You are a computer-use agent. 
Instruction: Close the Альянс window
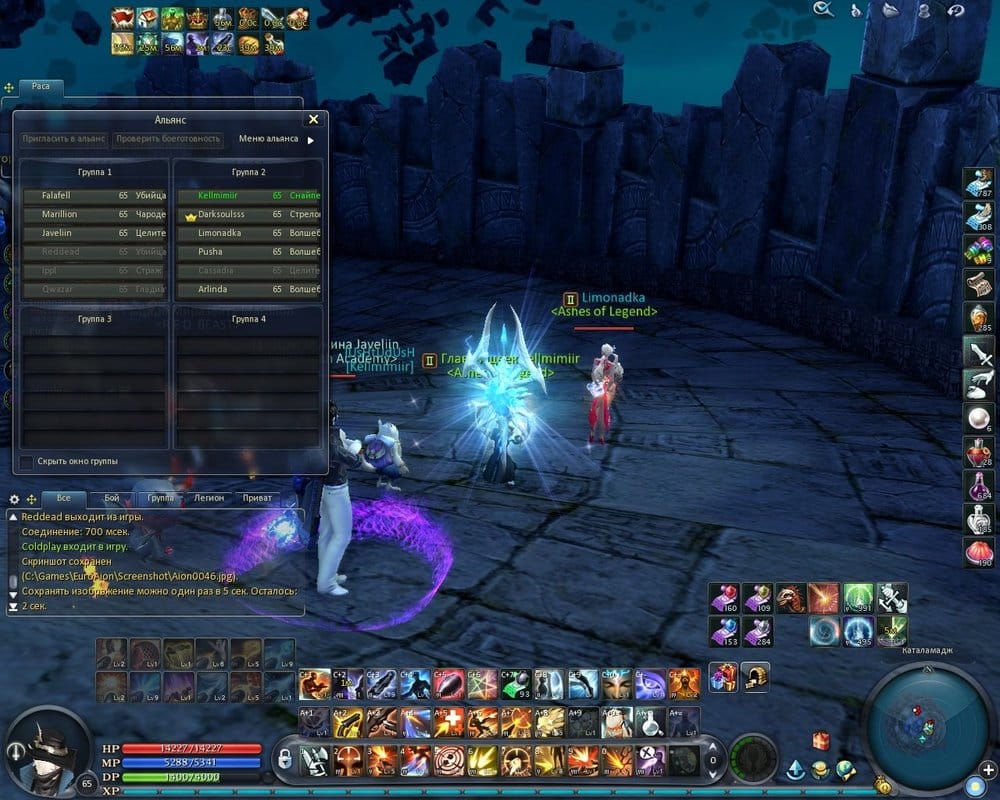313,119
